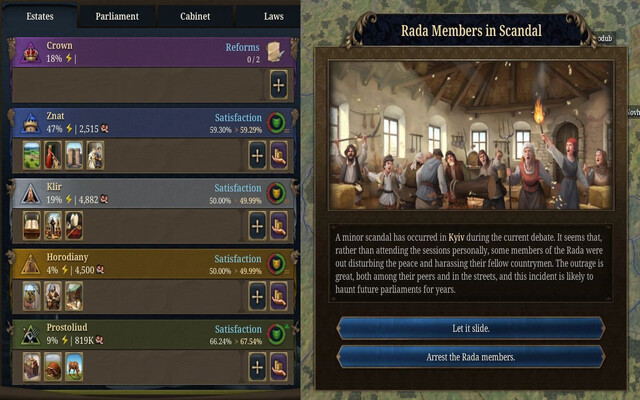Choose 'Arrest the Rada members.' option
This screenshot has height=400, width=640.
[470, 356]
